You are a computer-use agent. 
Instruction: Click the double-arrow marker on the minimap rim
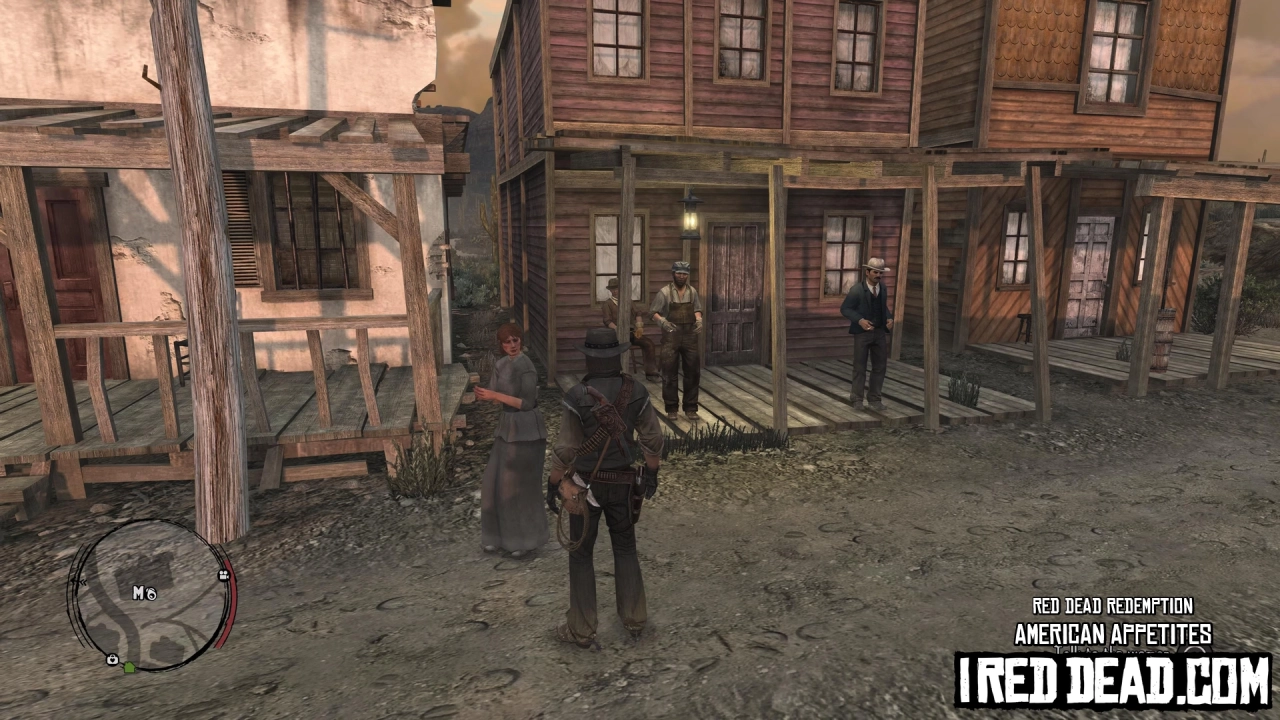coord(81,582)
